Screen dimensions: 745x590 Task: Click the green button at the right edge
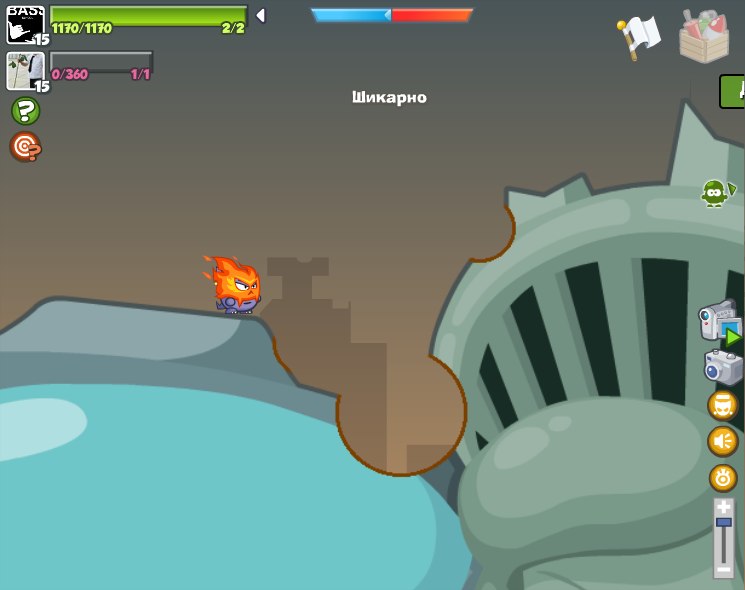tap(734, 91)
